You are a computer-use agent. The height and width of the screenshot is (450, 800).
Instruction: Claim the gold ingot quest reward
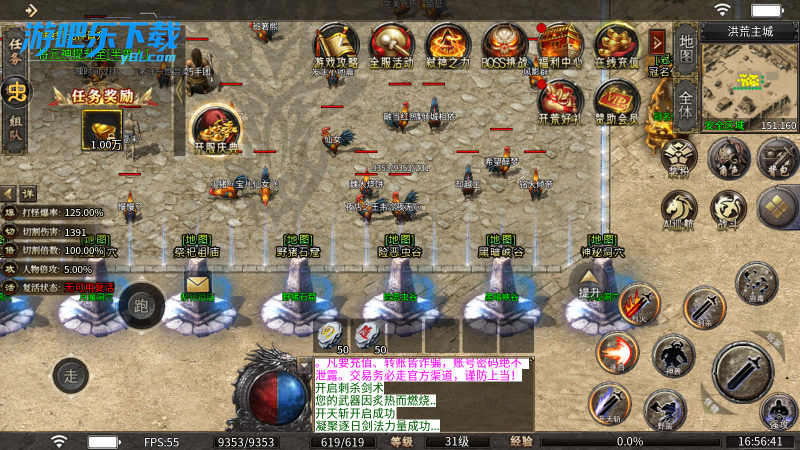[x=102, y=127]
